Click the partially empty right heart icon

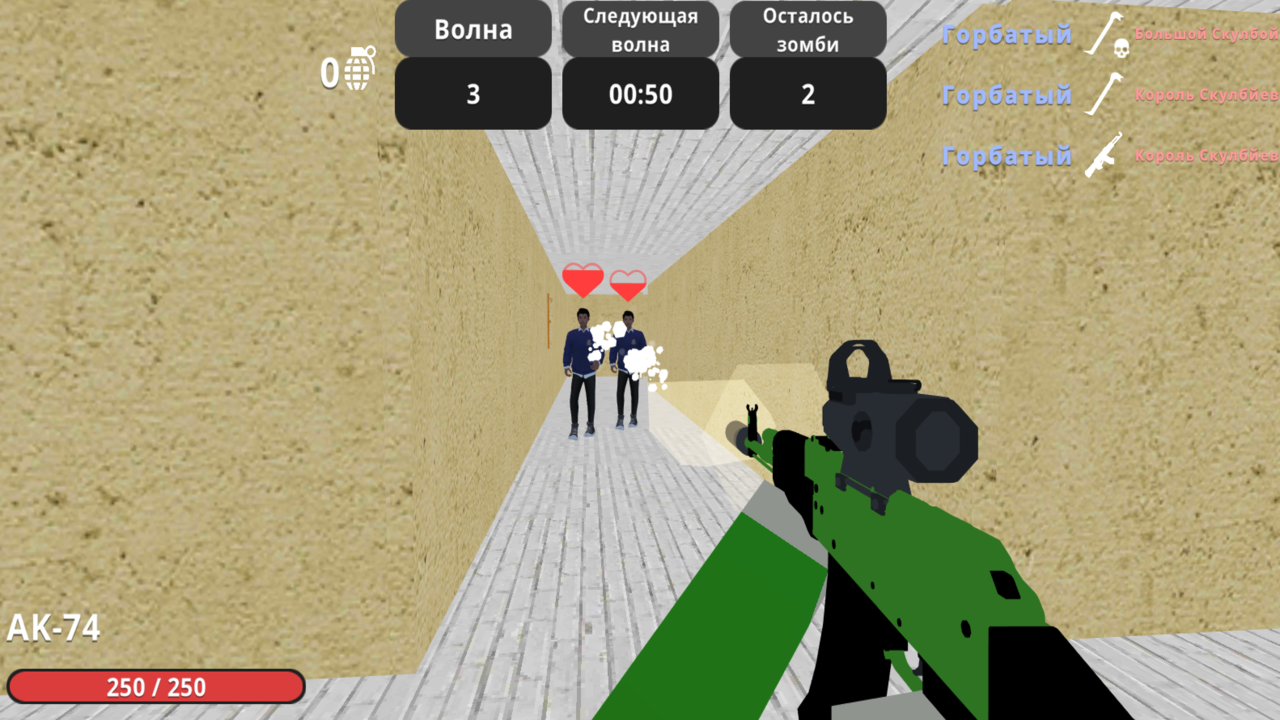coord(628,285)
